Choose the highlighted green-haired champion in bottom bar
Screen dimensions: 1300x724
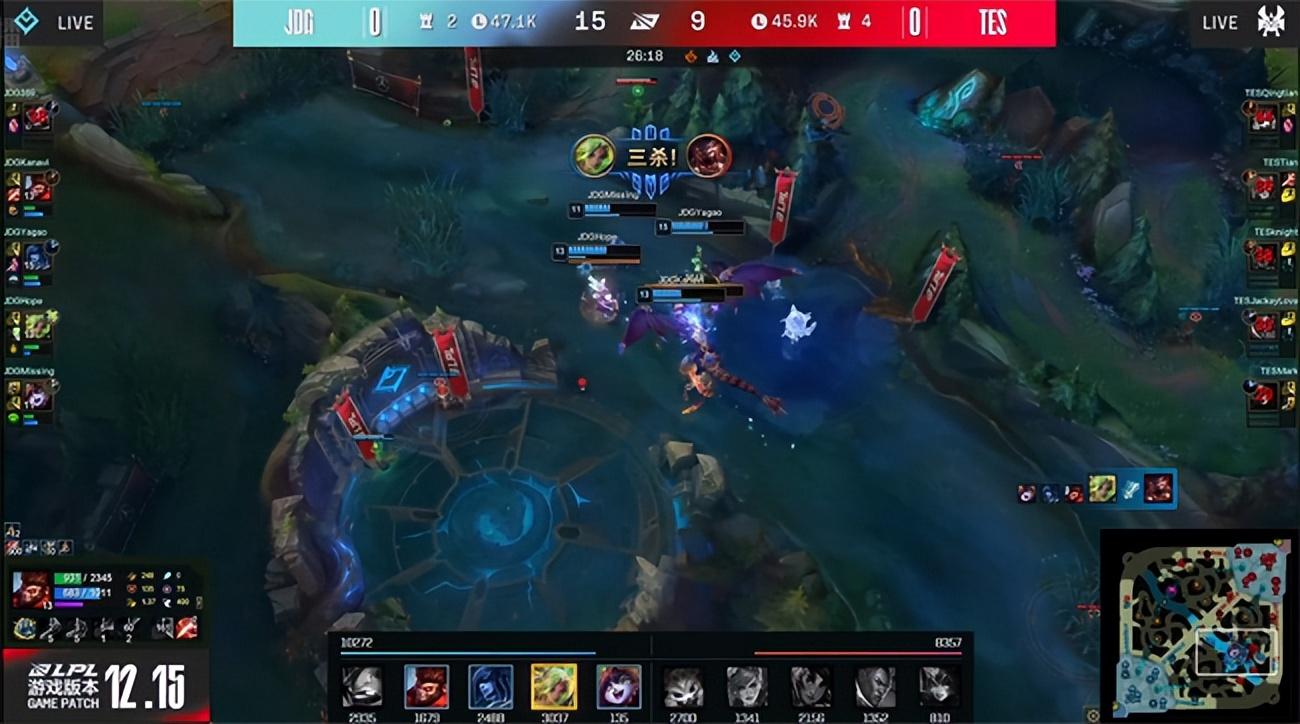pos(552,687)
